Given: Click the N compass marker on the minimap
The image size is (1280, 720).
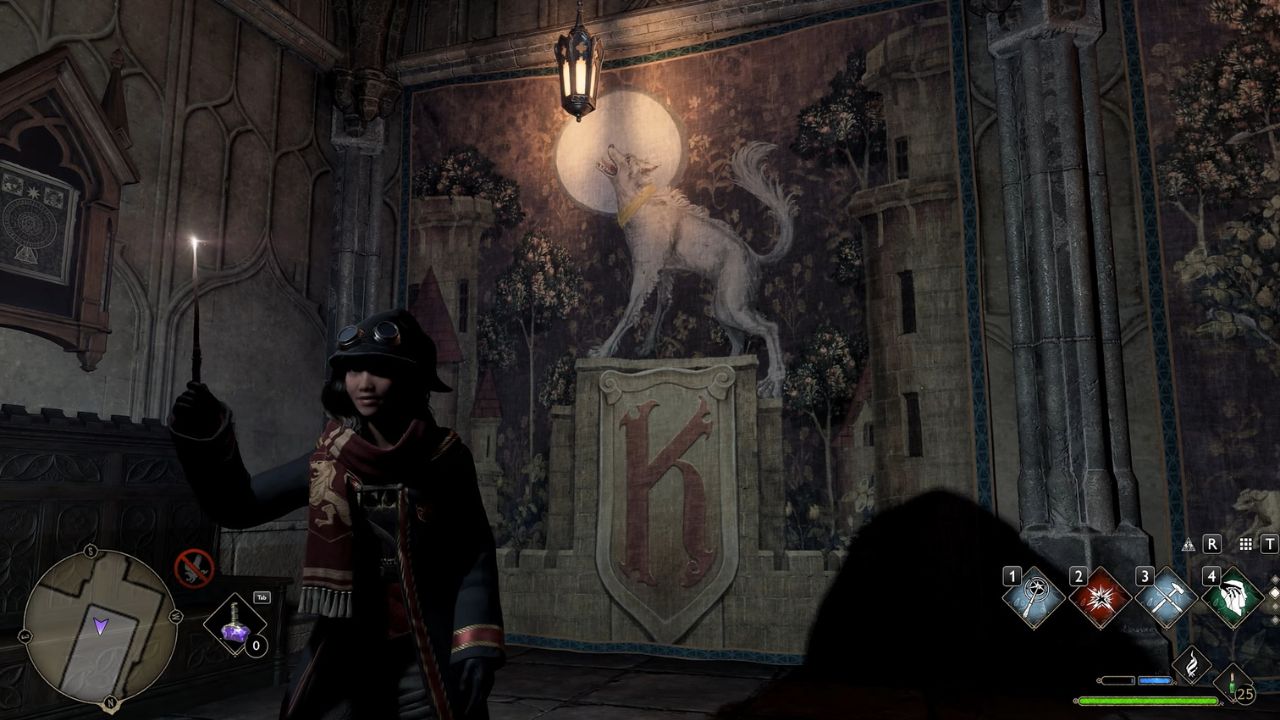Looking at the screenshot, I should [110, 701].
